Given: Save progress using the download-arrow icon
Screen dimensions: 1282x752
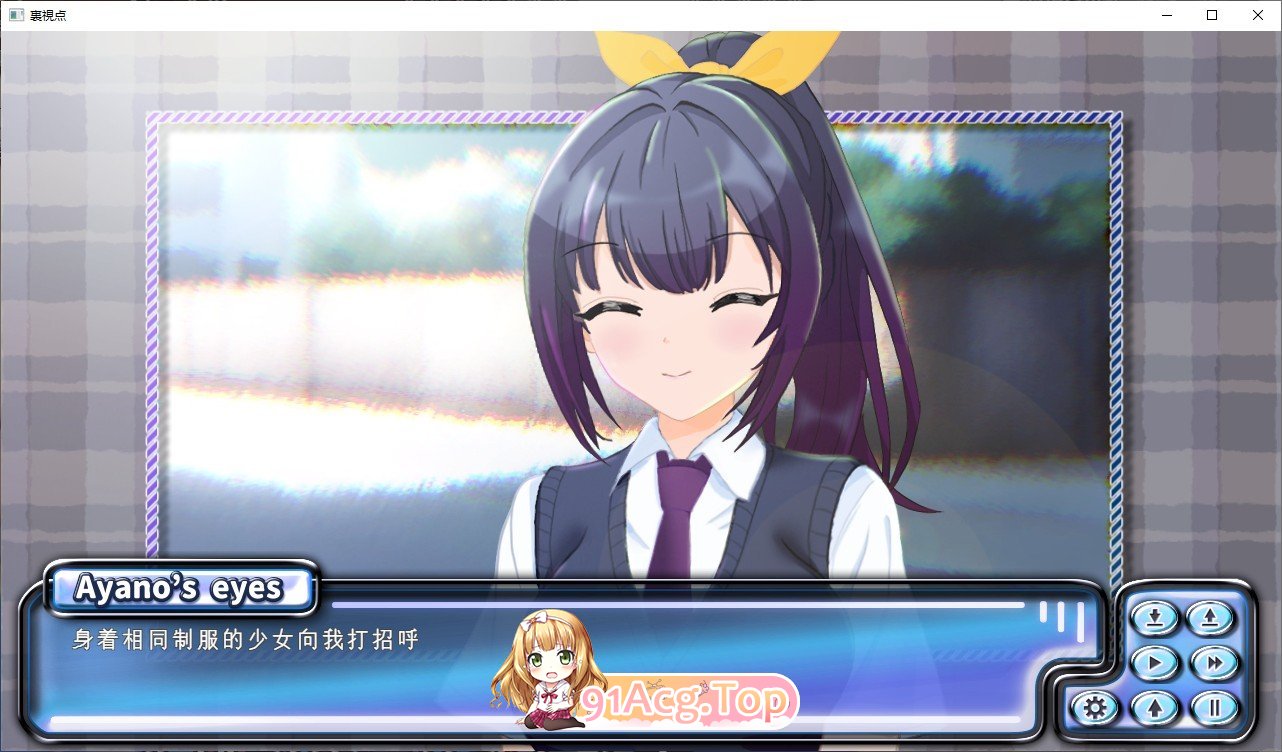Looking at the screenshot, I should click(x=1153, y=618).
